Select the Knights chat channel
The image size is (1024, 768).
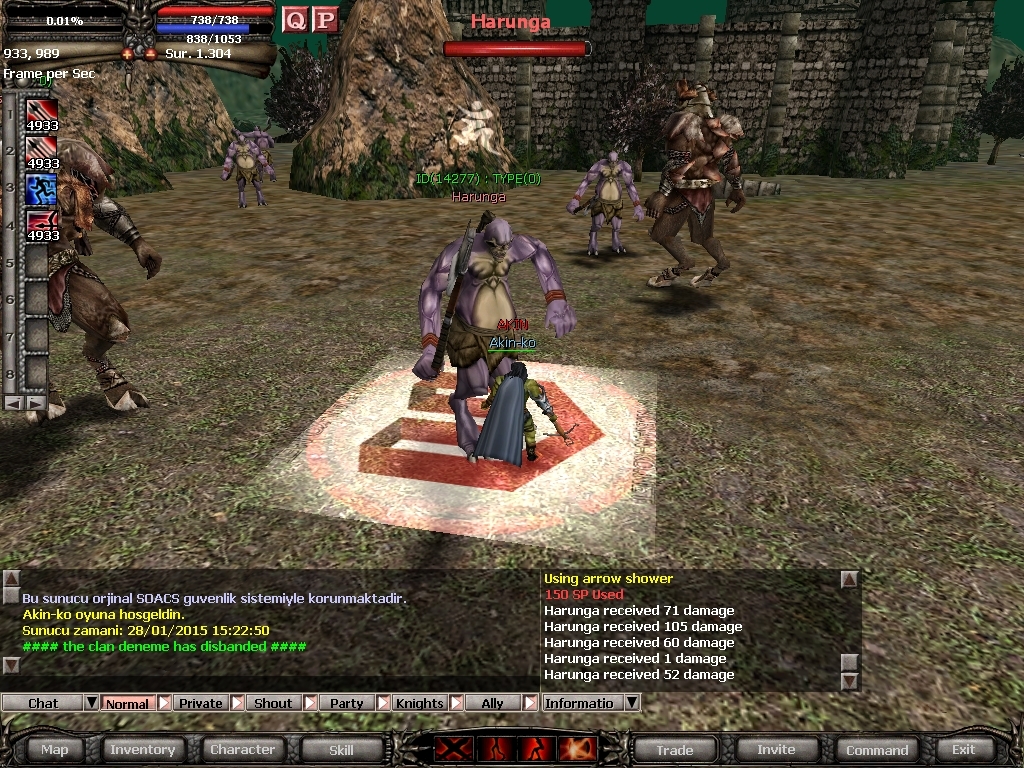pyautogui.click(x=419, y=703)
